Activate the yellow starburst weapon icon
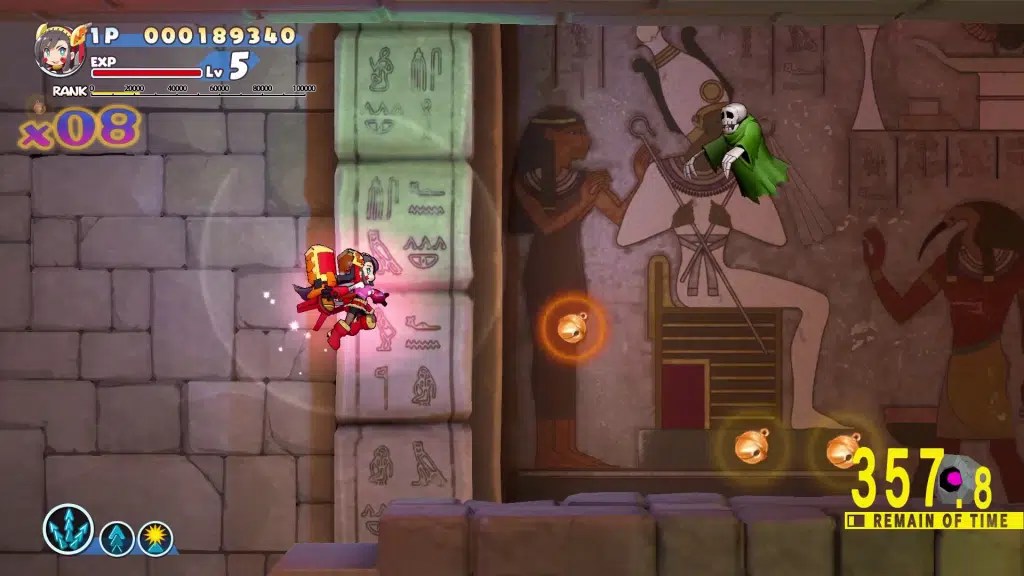This screenshot has width=1024, height=576. 155,538
